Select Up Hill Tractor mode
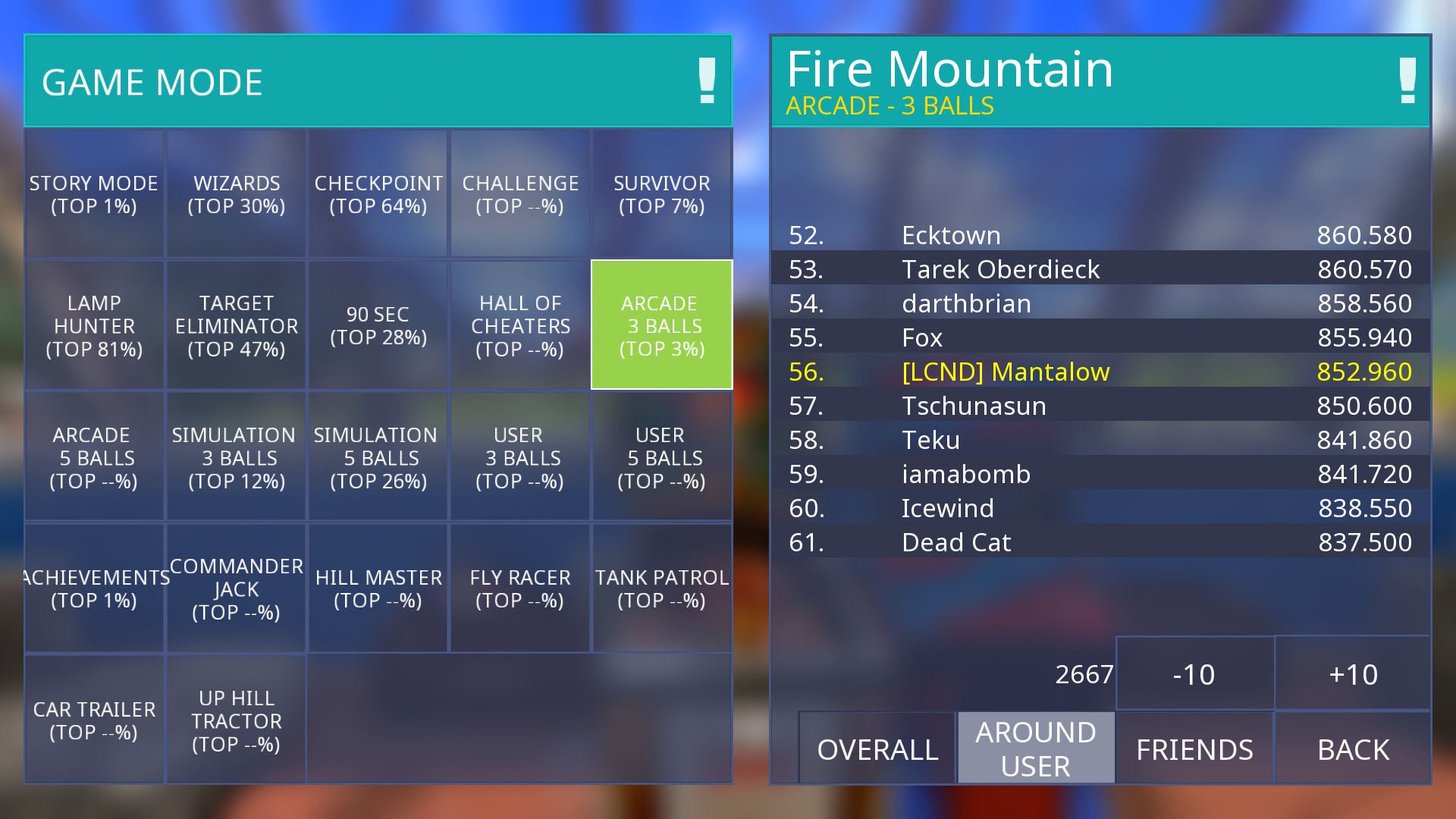1456x819 pixels. point(237,720)
